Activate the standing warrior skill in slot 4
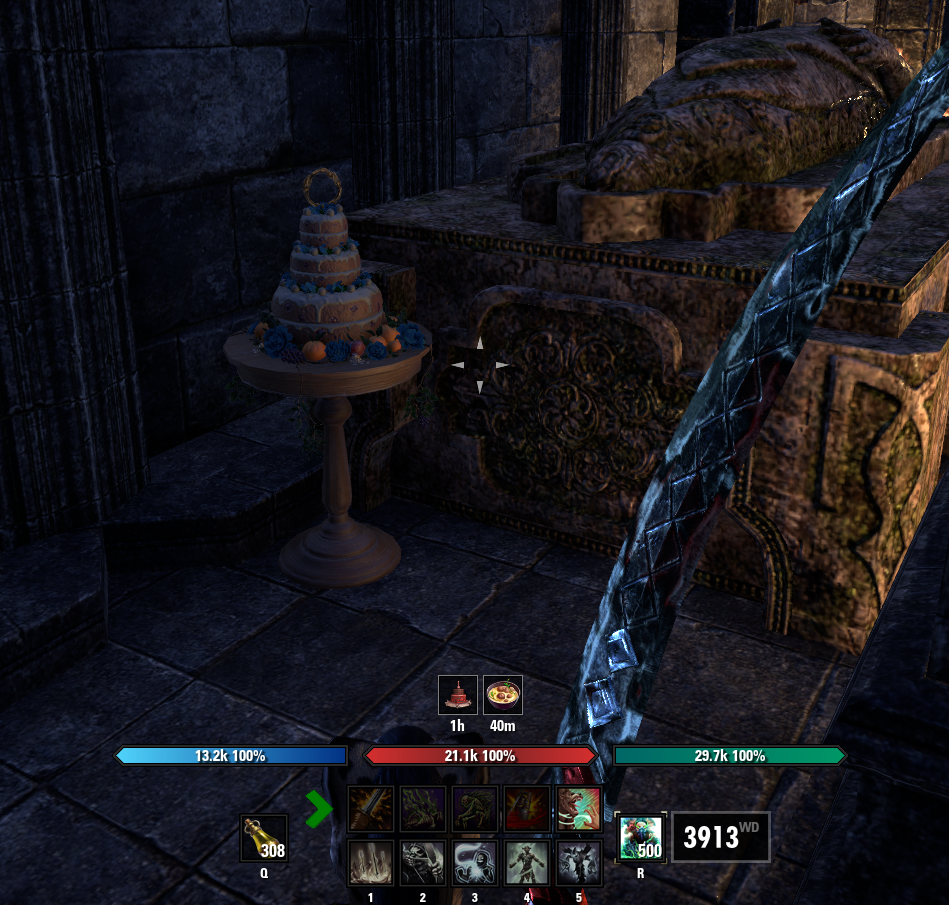The width and height of the screenshot is (949, 905). (526, 863)
